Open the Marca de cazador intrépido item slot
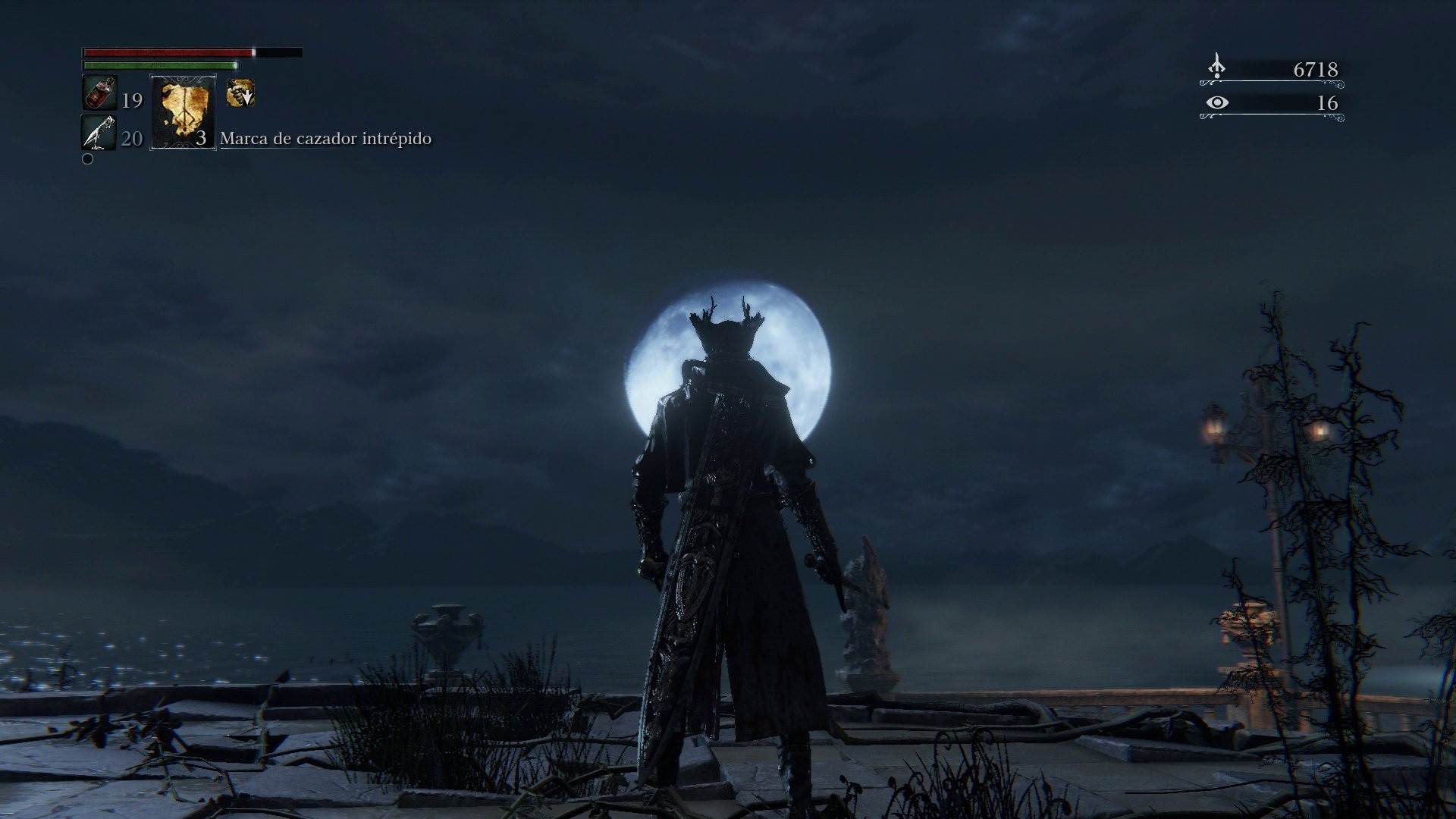Image resolution: width=1456 pixels, height=819 pixels. 182,114
